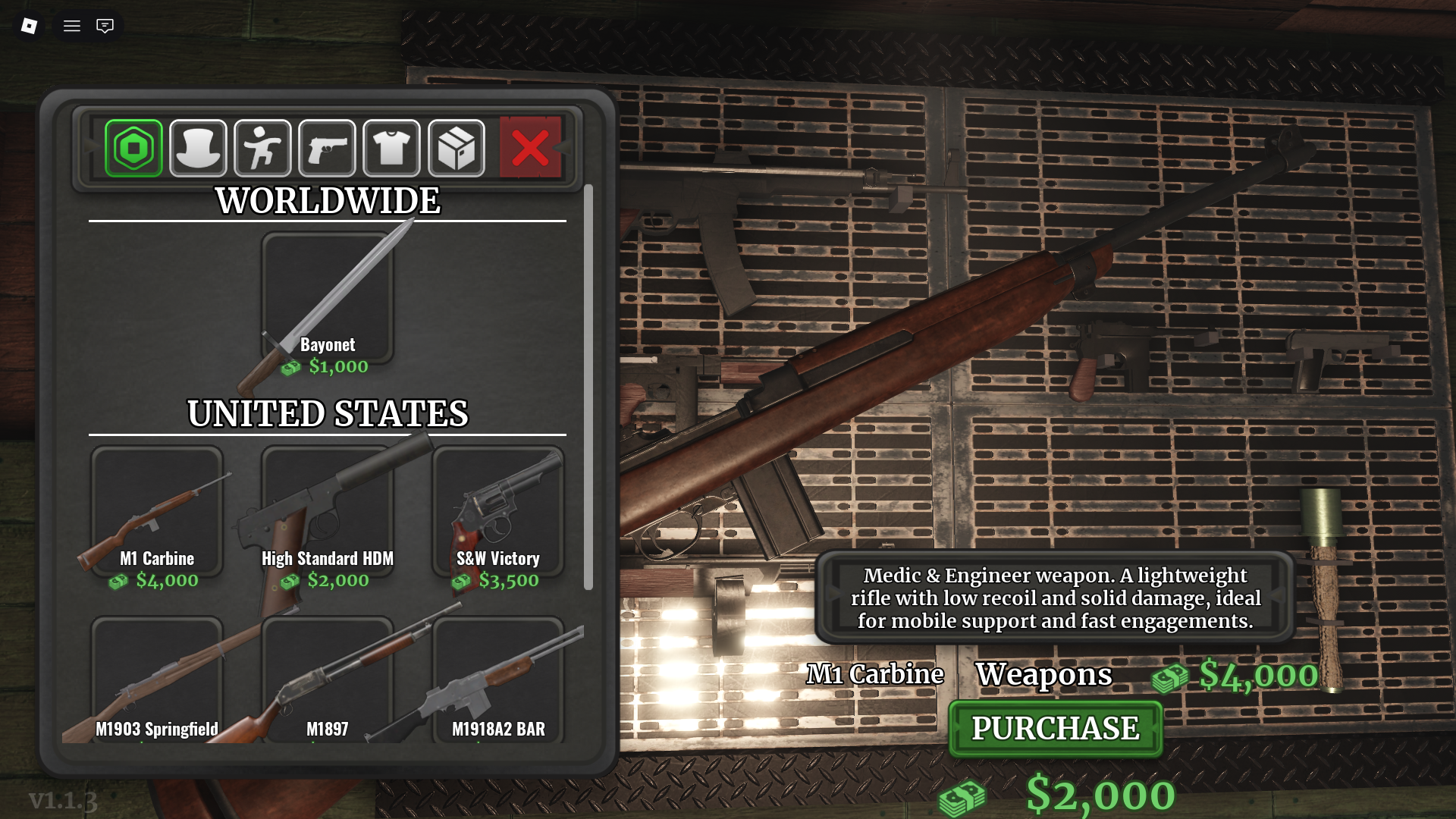This screenshot has height=819, width=1456.
Task: Pick the High Standard HDM pistol
Action: pos(327,512)
